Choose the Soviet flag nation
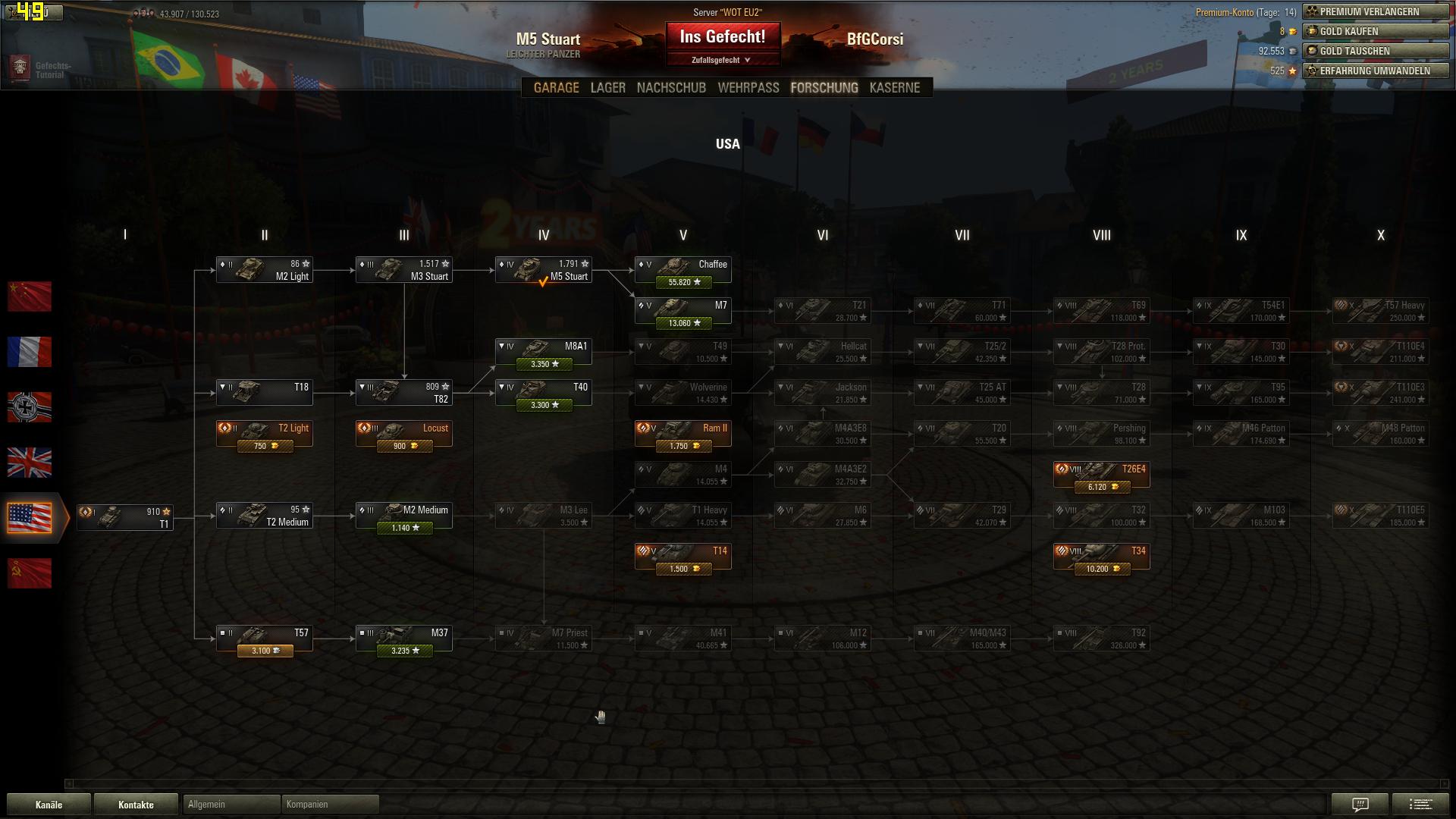 [x=30, y=573]
